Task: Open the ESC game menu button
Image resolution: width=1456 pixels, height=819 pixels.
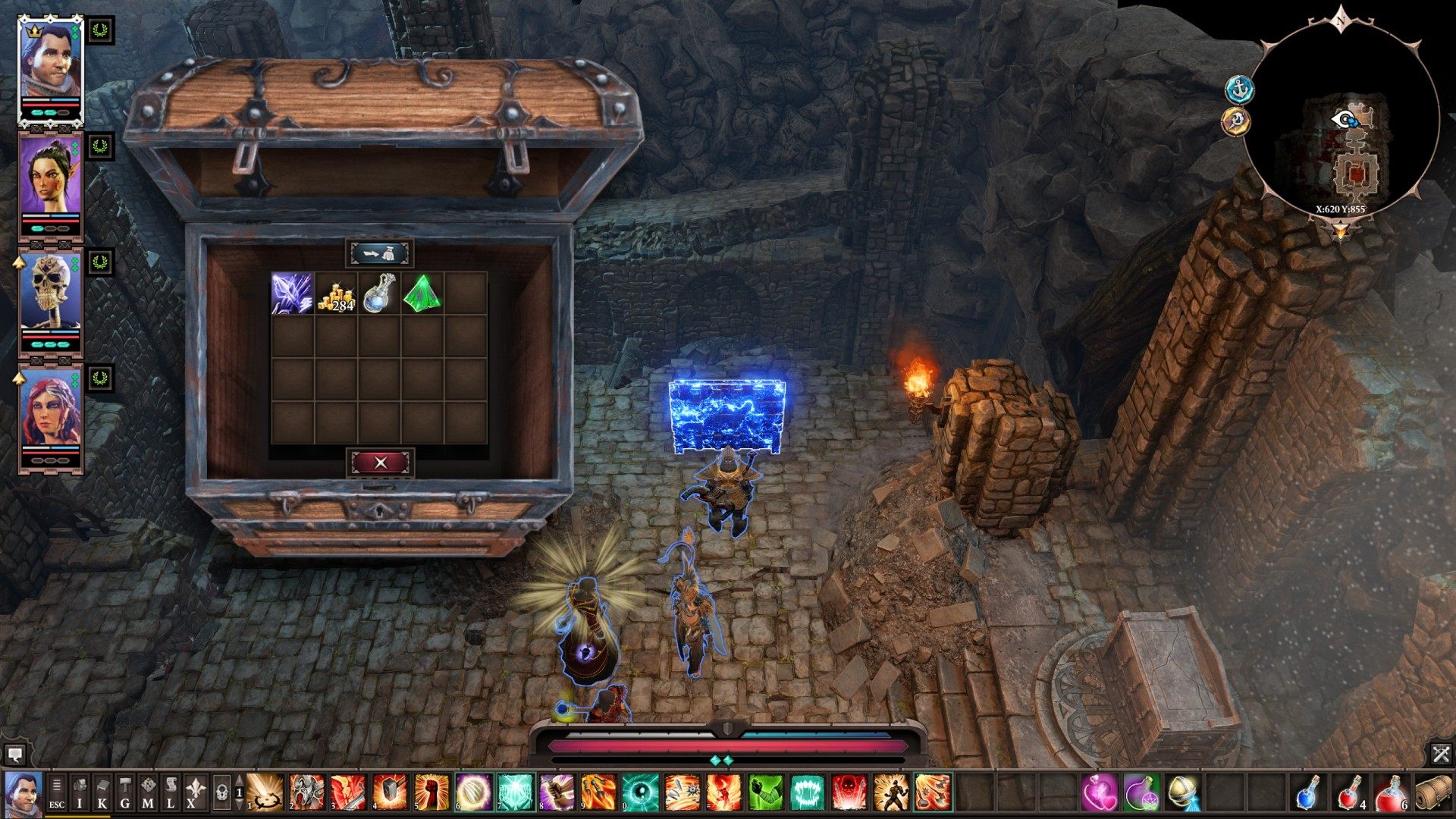Action: click(57, 793)
